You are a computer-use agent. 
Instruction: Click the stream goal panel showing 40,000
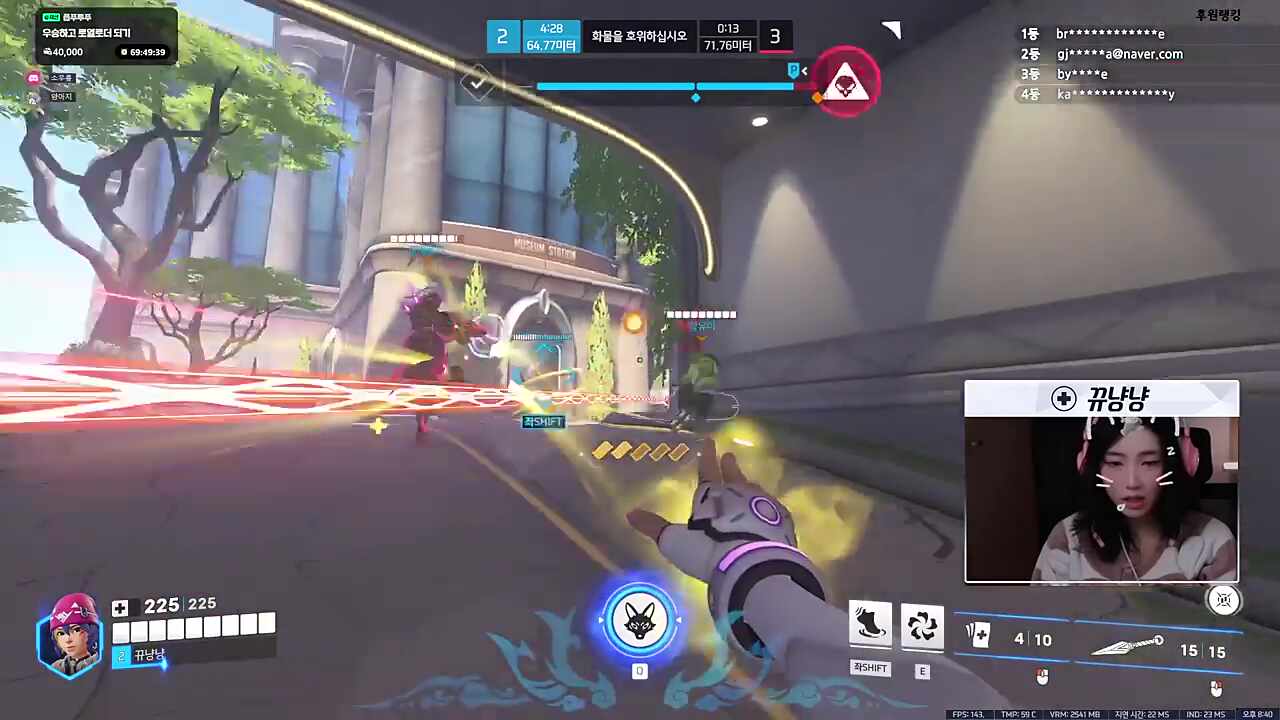[106, 36]
